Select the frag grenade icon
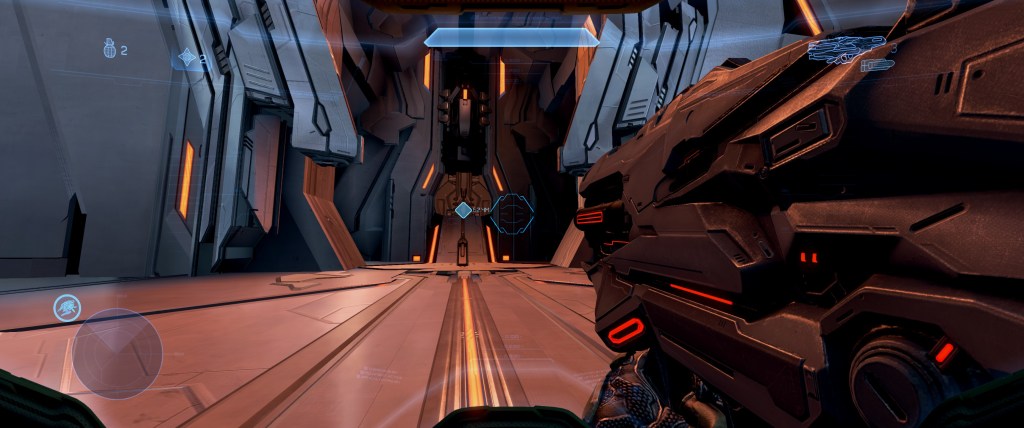This screenshot has height=428, width=1024. 110,49
